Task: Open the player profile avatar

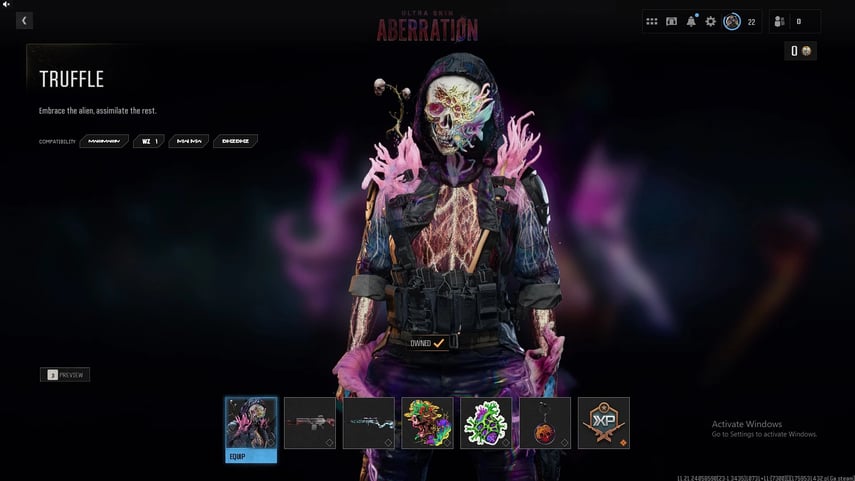Action: click(x=732, y=21)
